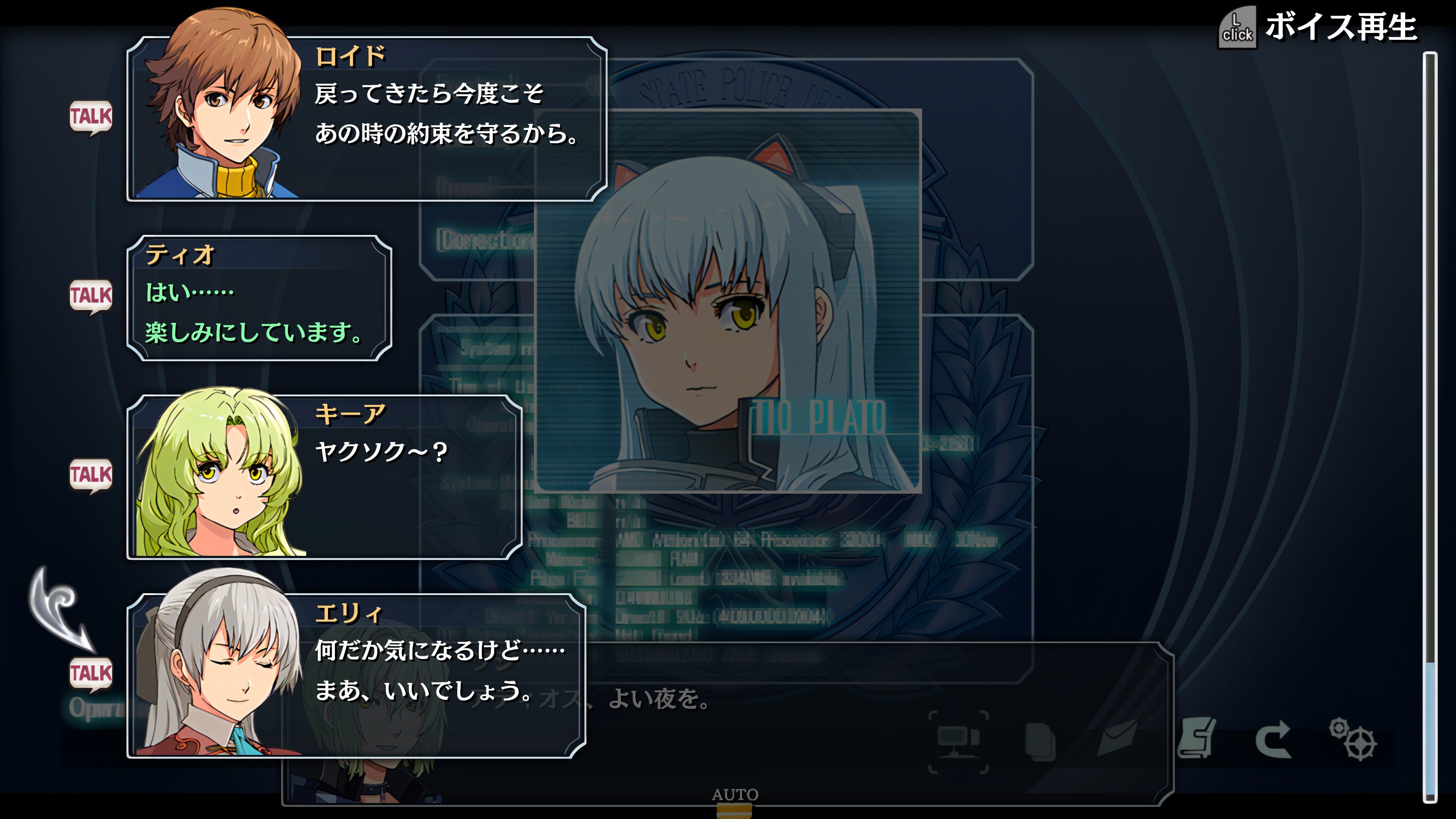Replay Tio's voiced reply with TALK
This screenshot has height=819, width=1456.
[x=91, y=296]
